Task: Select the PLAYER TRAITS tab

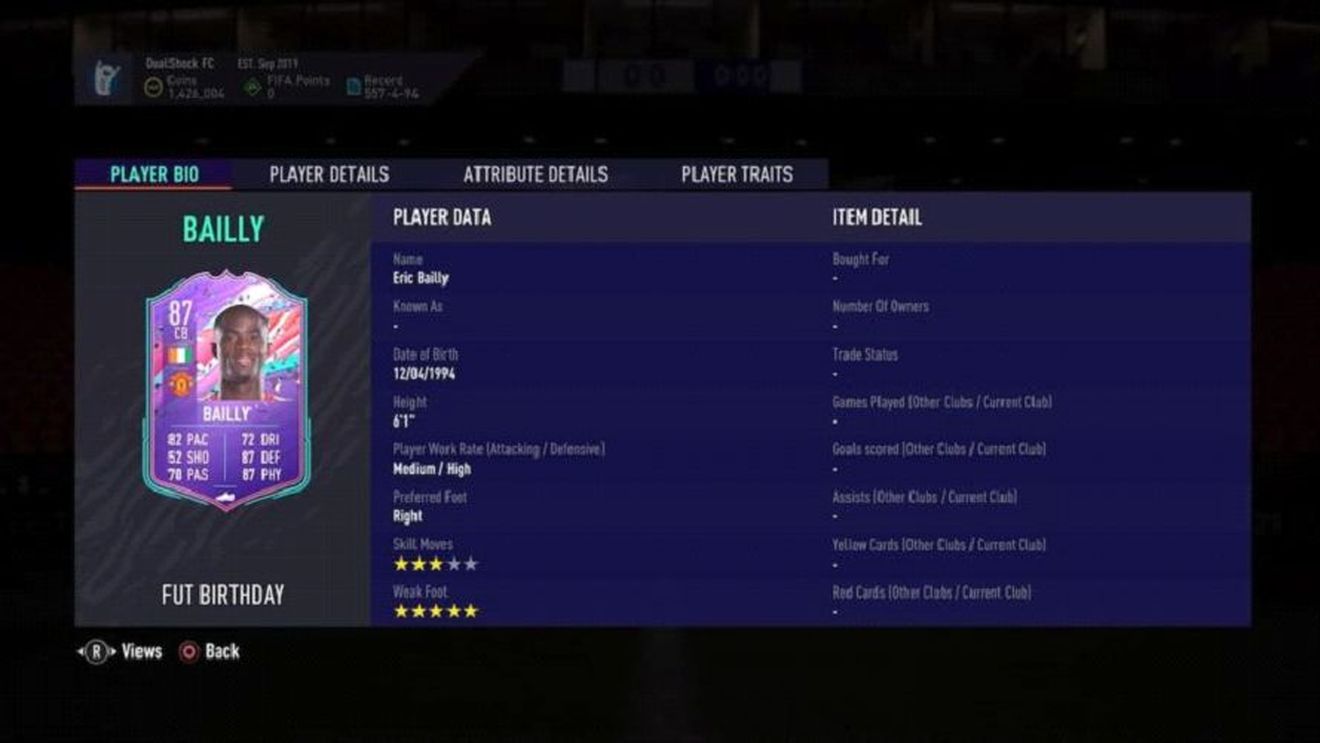Action: 737,173
